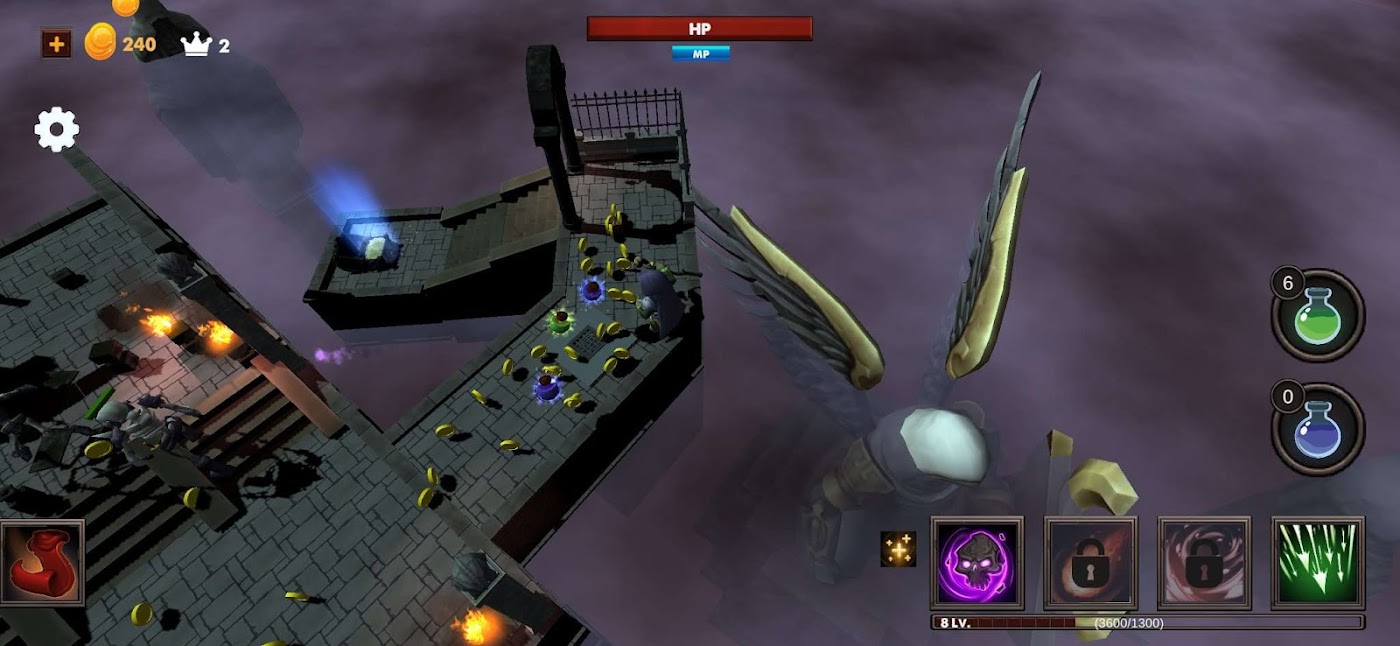
Task: Tap the red bag inventory button
Action: click(42, 563)
